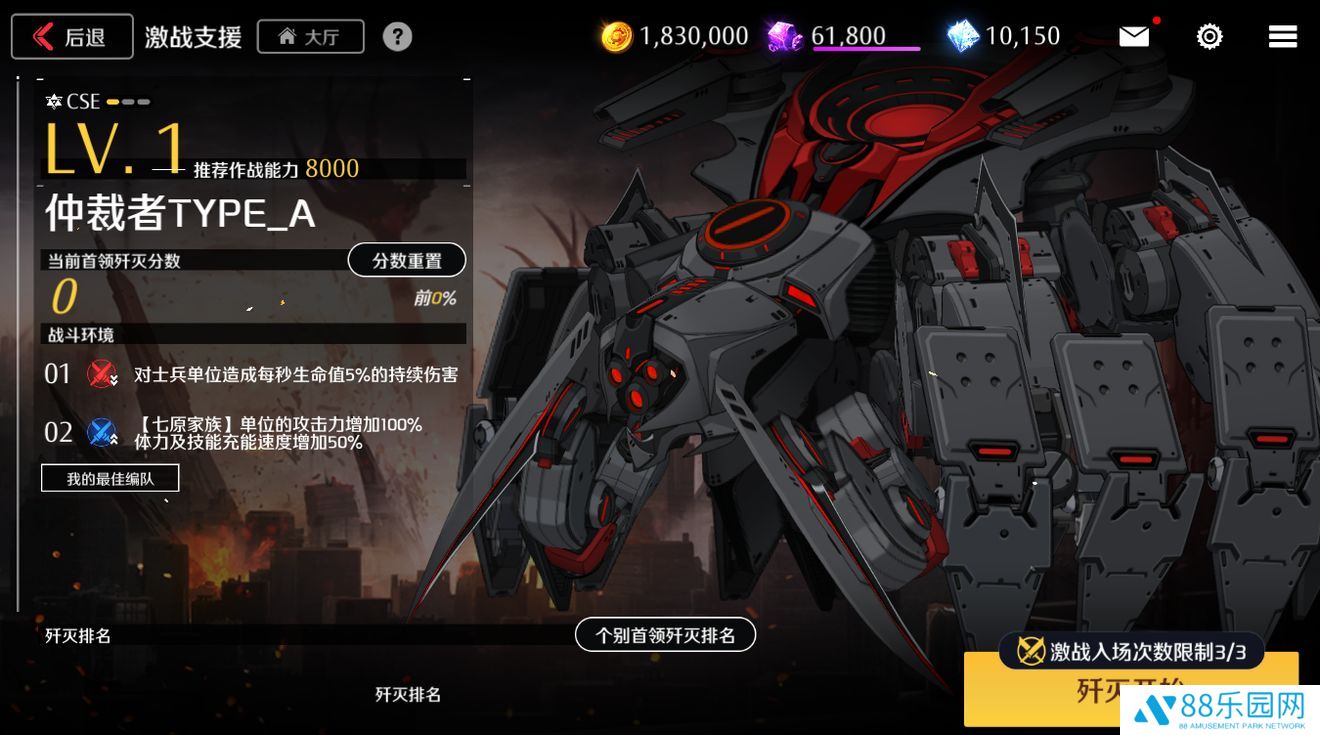The height and width of the screenshot is (735, 1320).
Task: Open the question mark help info
Action: click(x=397, y=37)
